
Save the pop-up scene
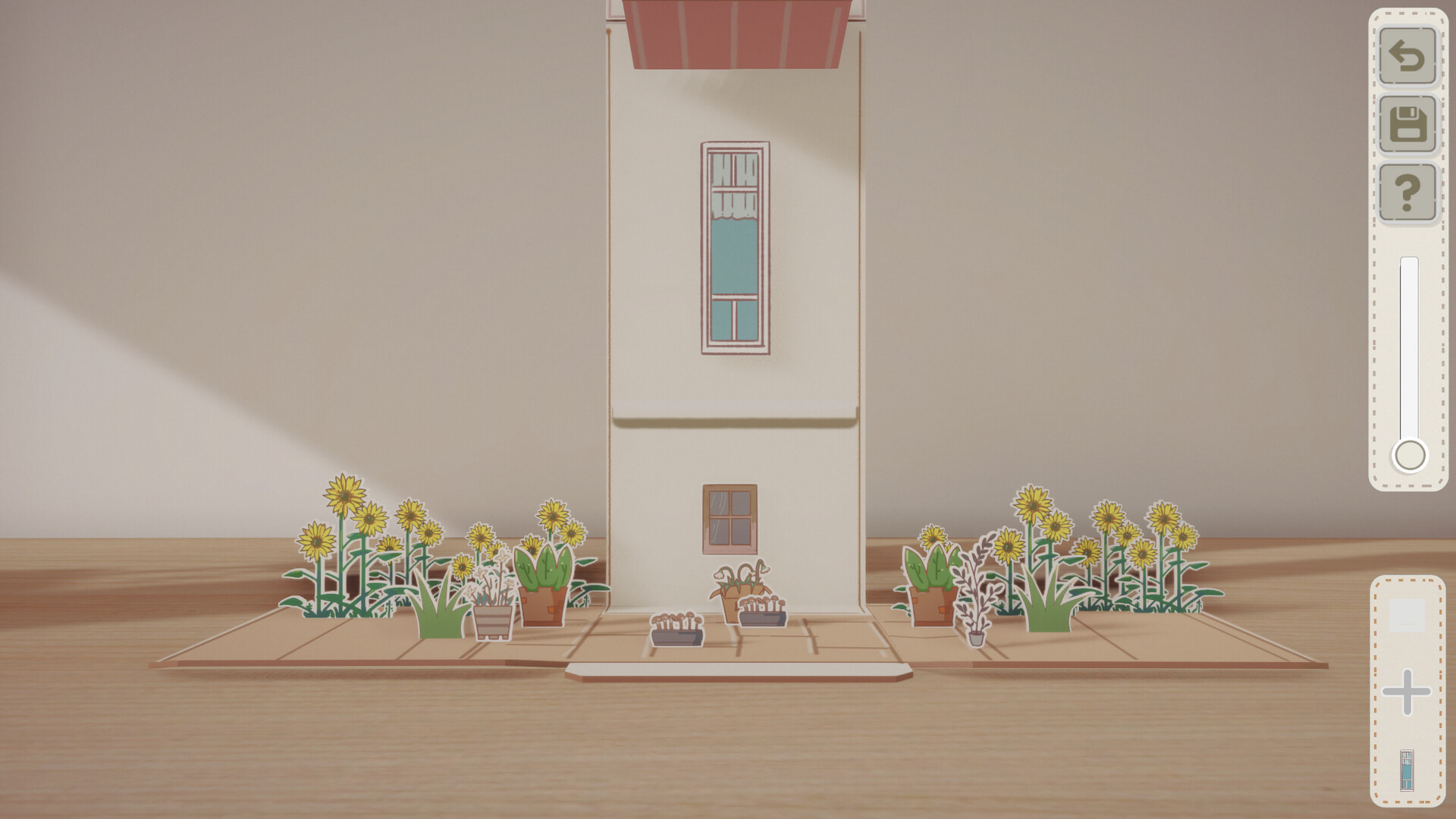pos(1408,121)
